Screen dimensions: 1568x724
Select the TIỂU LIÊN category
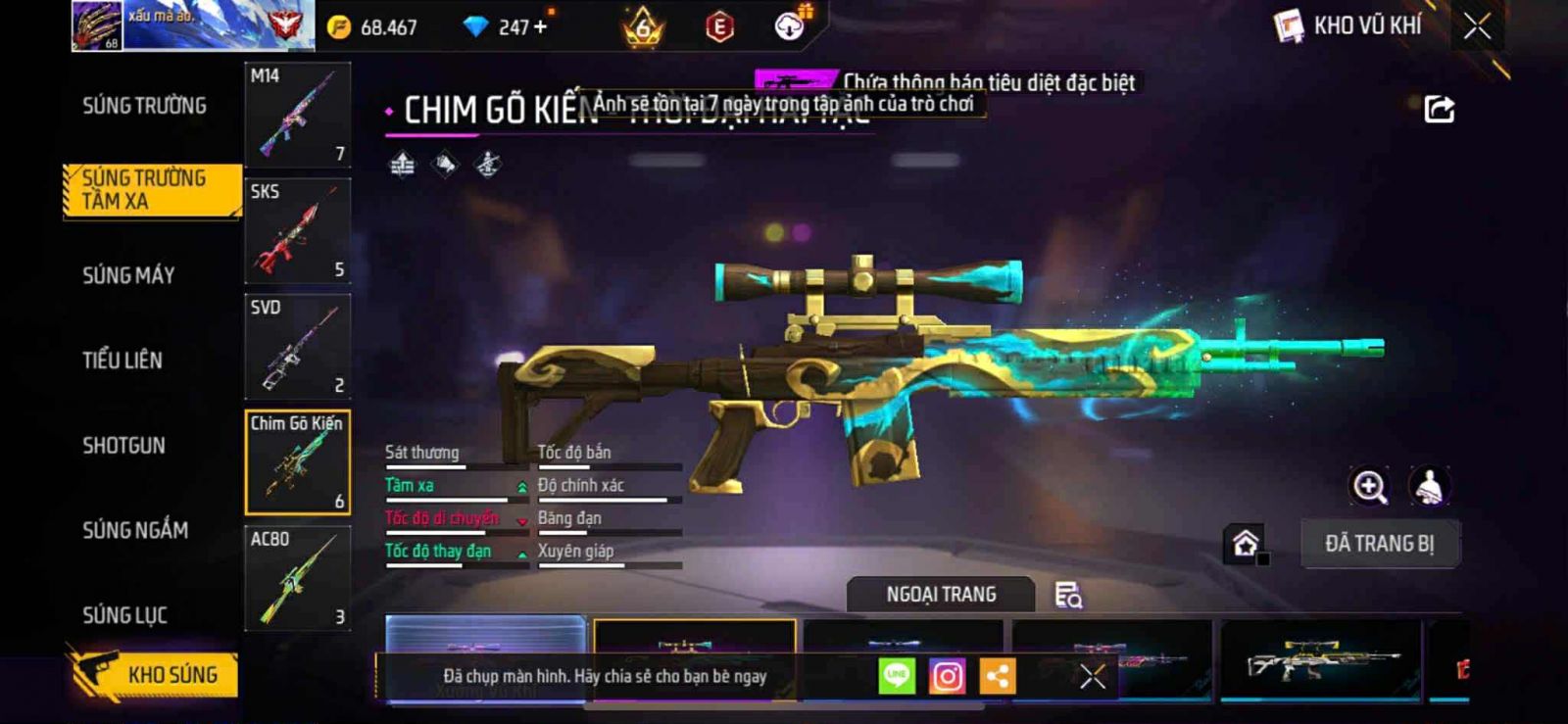[x=122, y=361]
